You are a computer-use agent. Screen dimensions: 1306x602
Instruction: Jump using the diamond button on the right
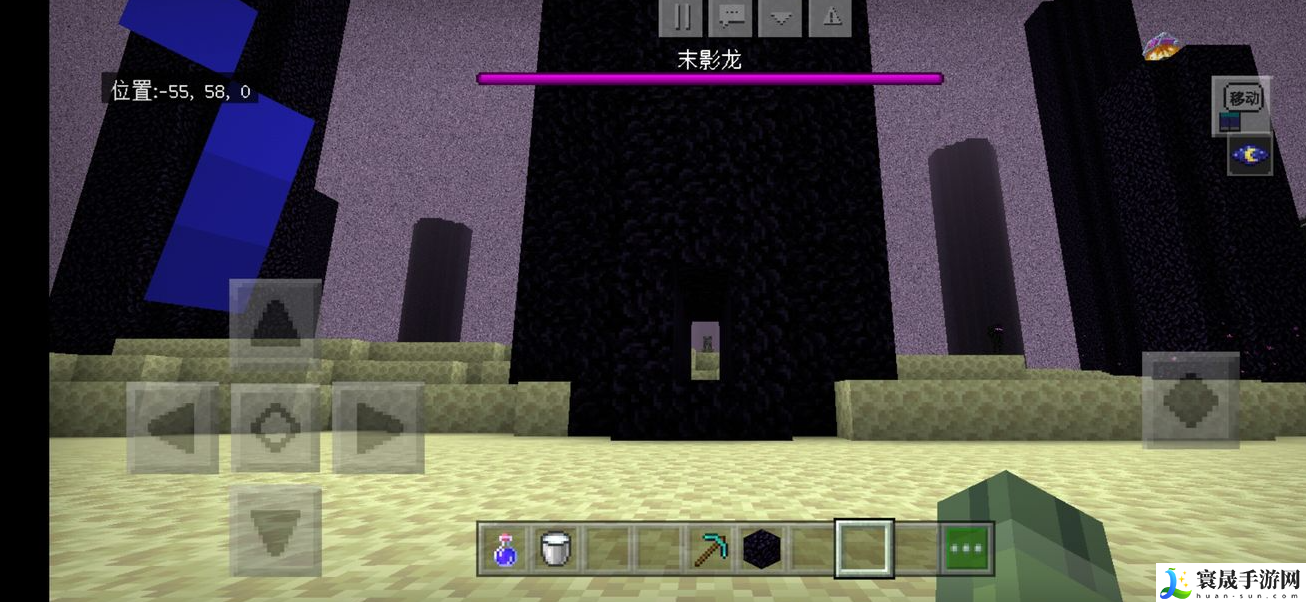(1190, 400)
